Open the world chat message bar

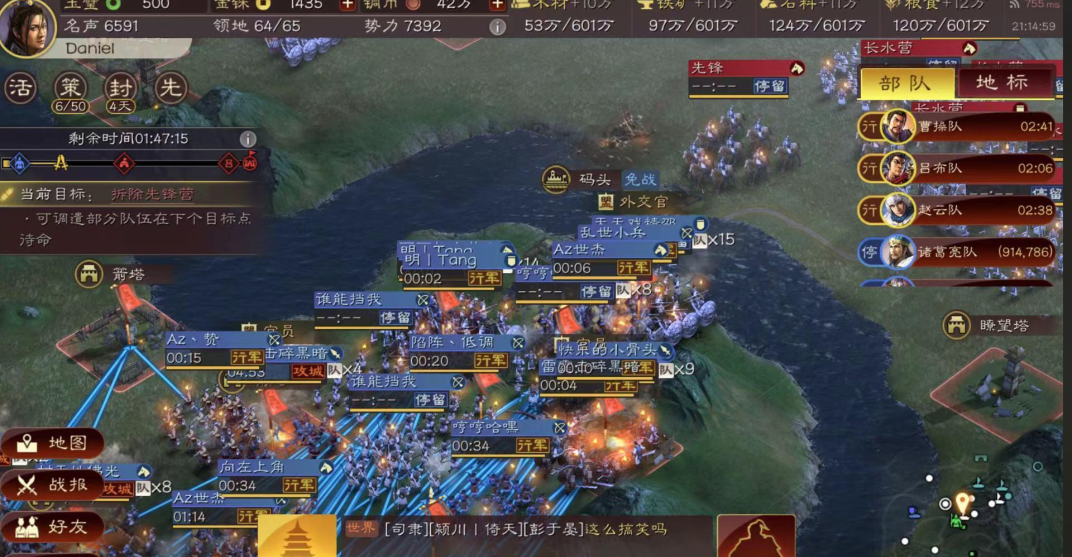(525, 530)
